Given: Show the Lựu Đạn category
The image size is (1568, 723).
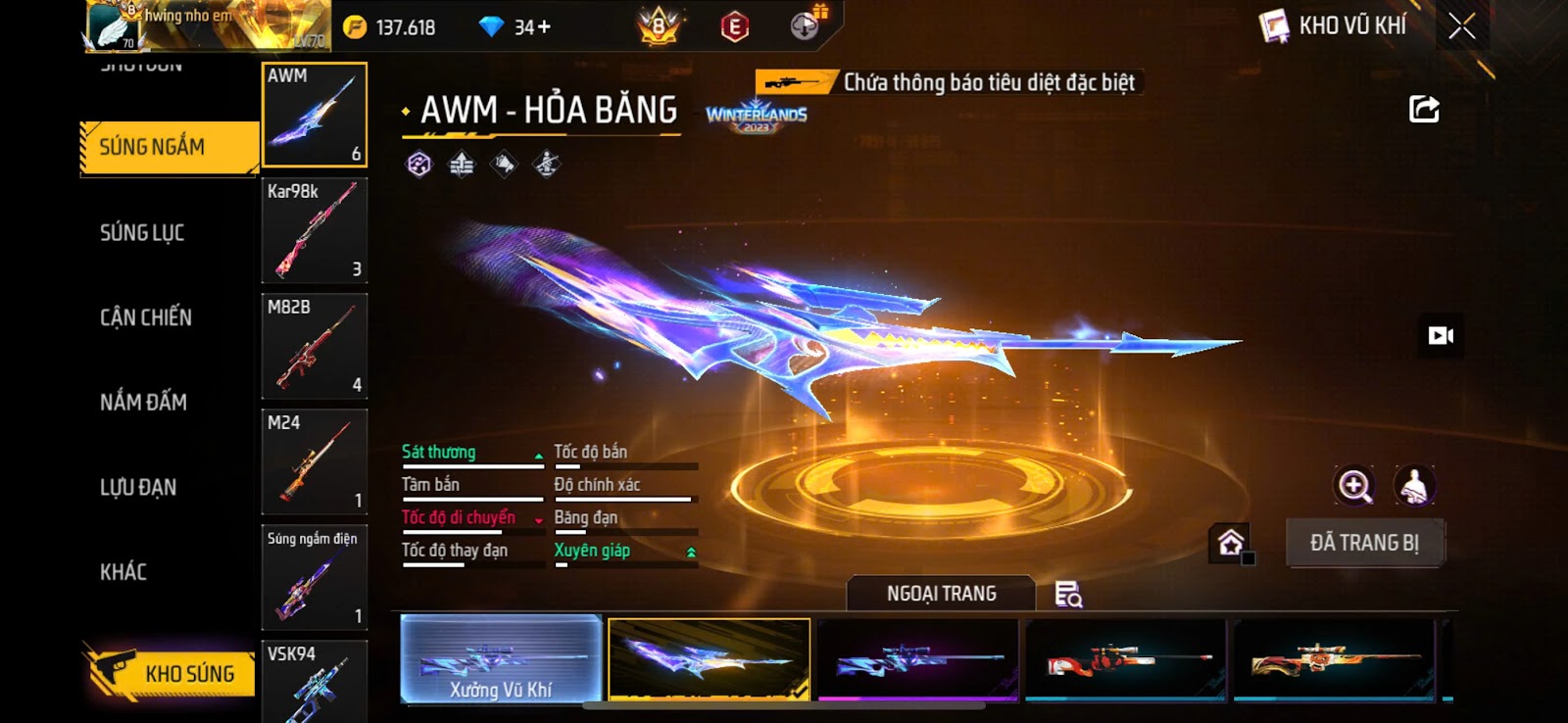Looking at the screenshot, I should click(x=138, y=487).
